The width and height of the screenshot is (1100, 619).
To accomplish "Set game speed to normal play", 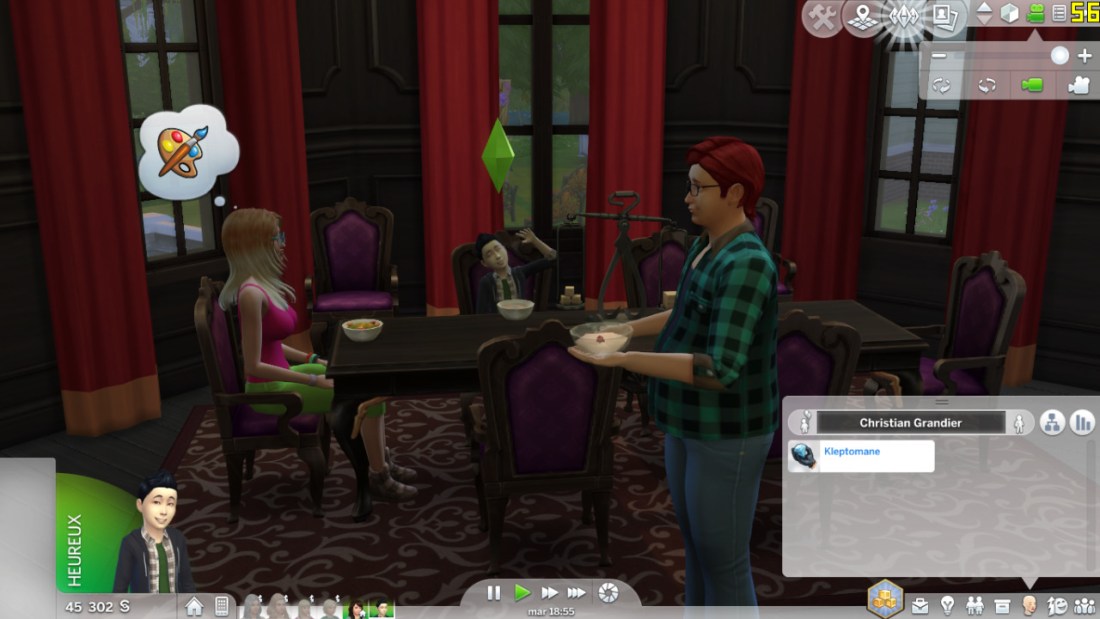I will (x=522, y=593).
